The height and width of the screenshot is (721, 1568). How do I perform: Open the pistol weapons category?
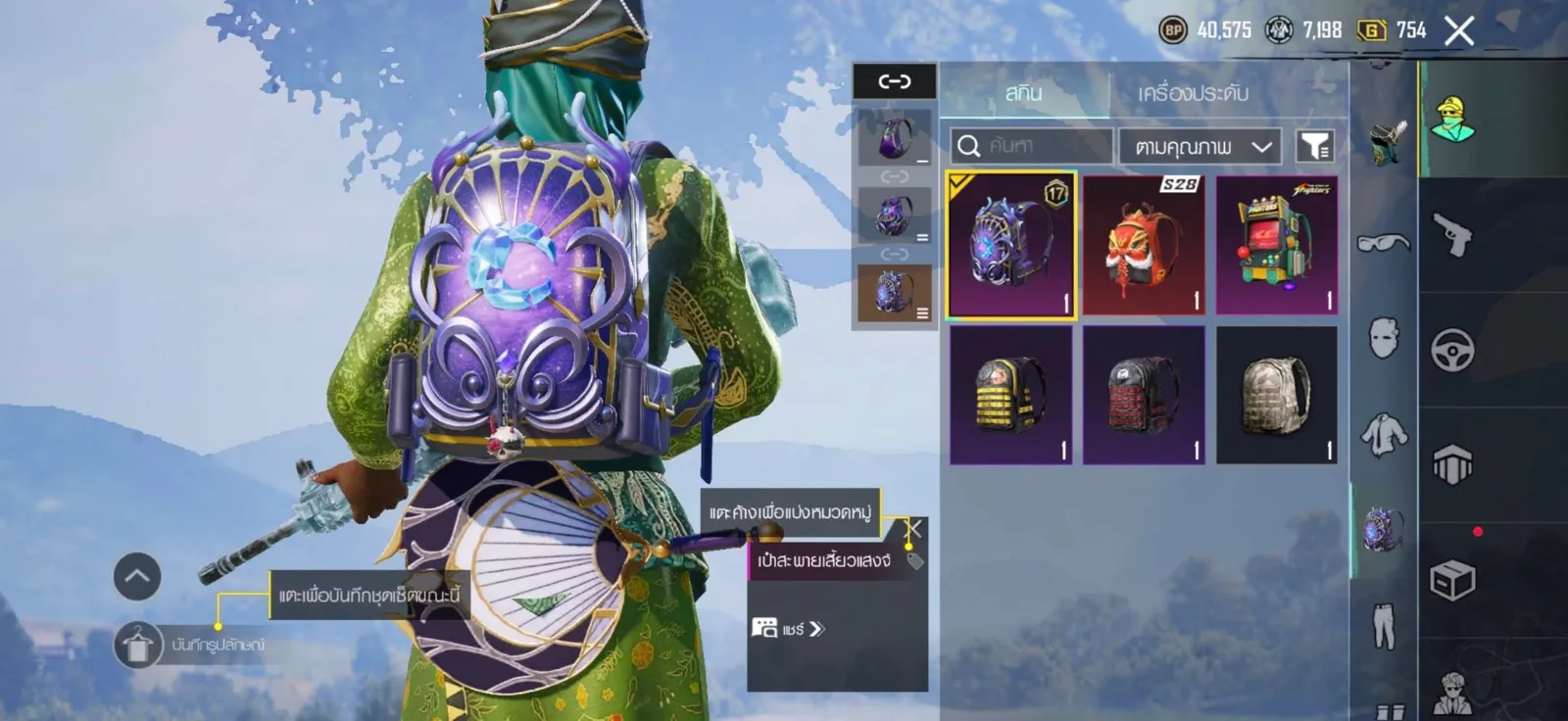[1451, 235]
